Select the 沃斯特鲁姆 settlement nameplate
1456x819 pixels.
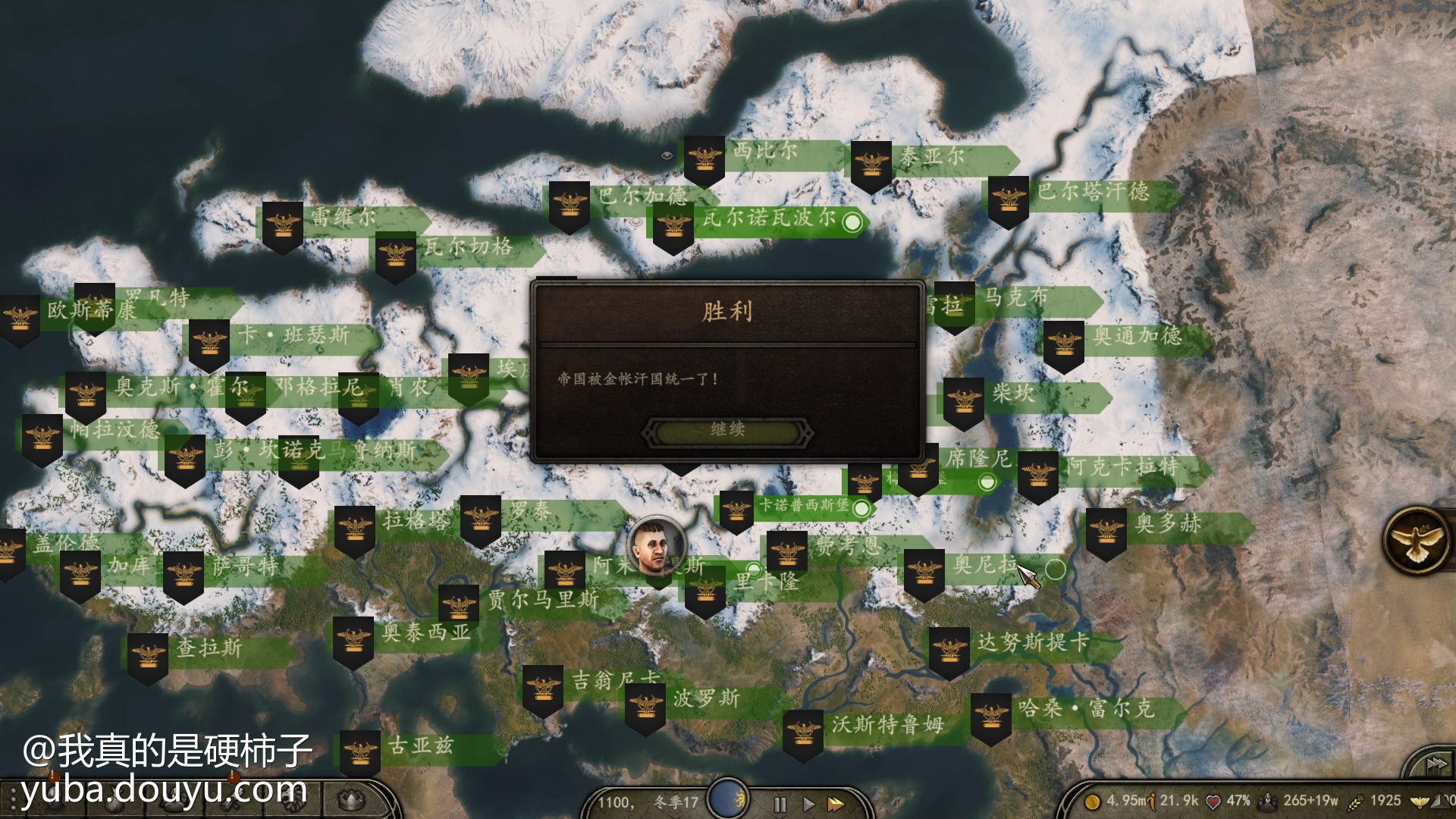pyautogui.click(x=887, y=726)
